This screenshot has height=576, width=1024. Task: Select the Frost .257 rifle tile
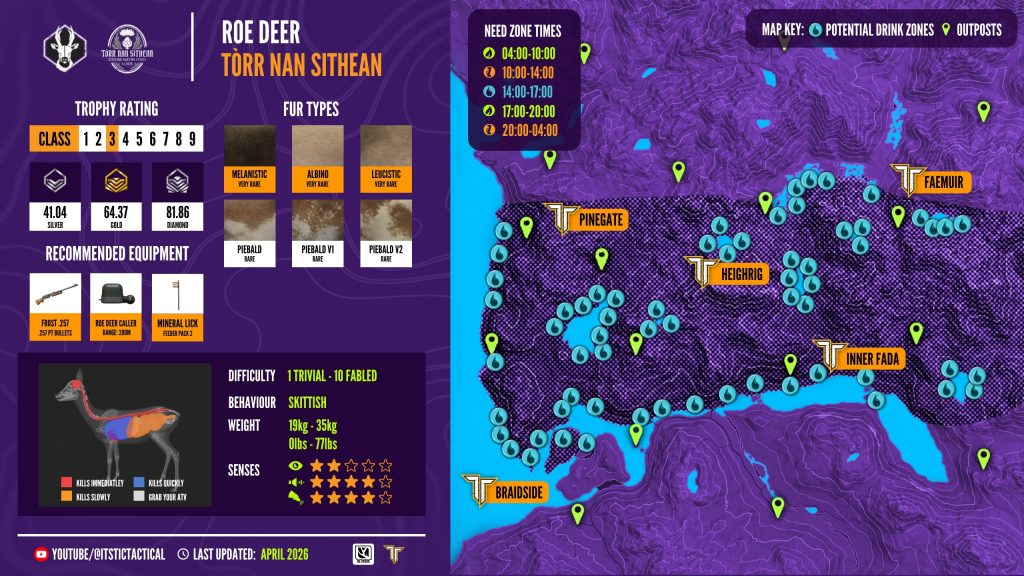pyautogui.click(x=55, y=306)
